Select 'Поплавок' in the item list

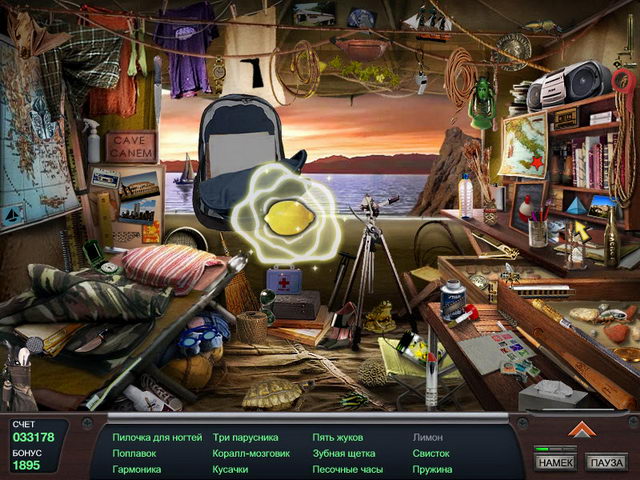[134, 453]
